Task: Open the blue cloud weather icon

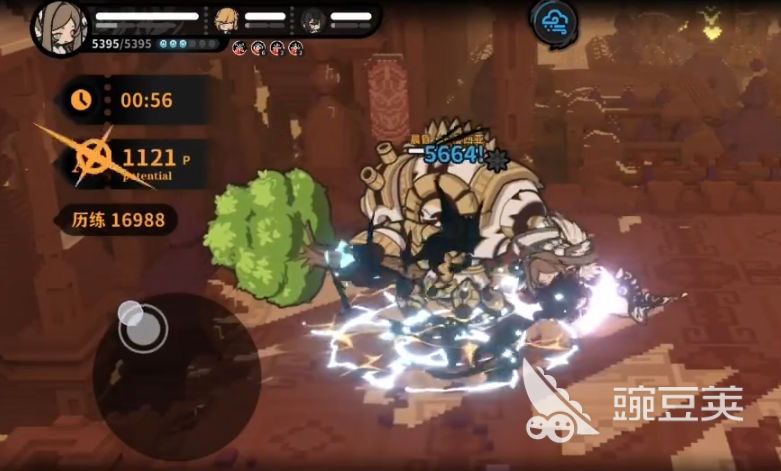Action: coord(553,21)
